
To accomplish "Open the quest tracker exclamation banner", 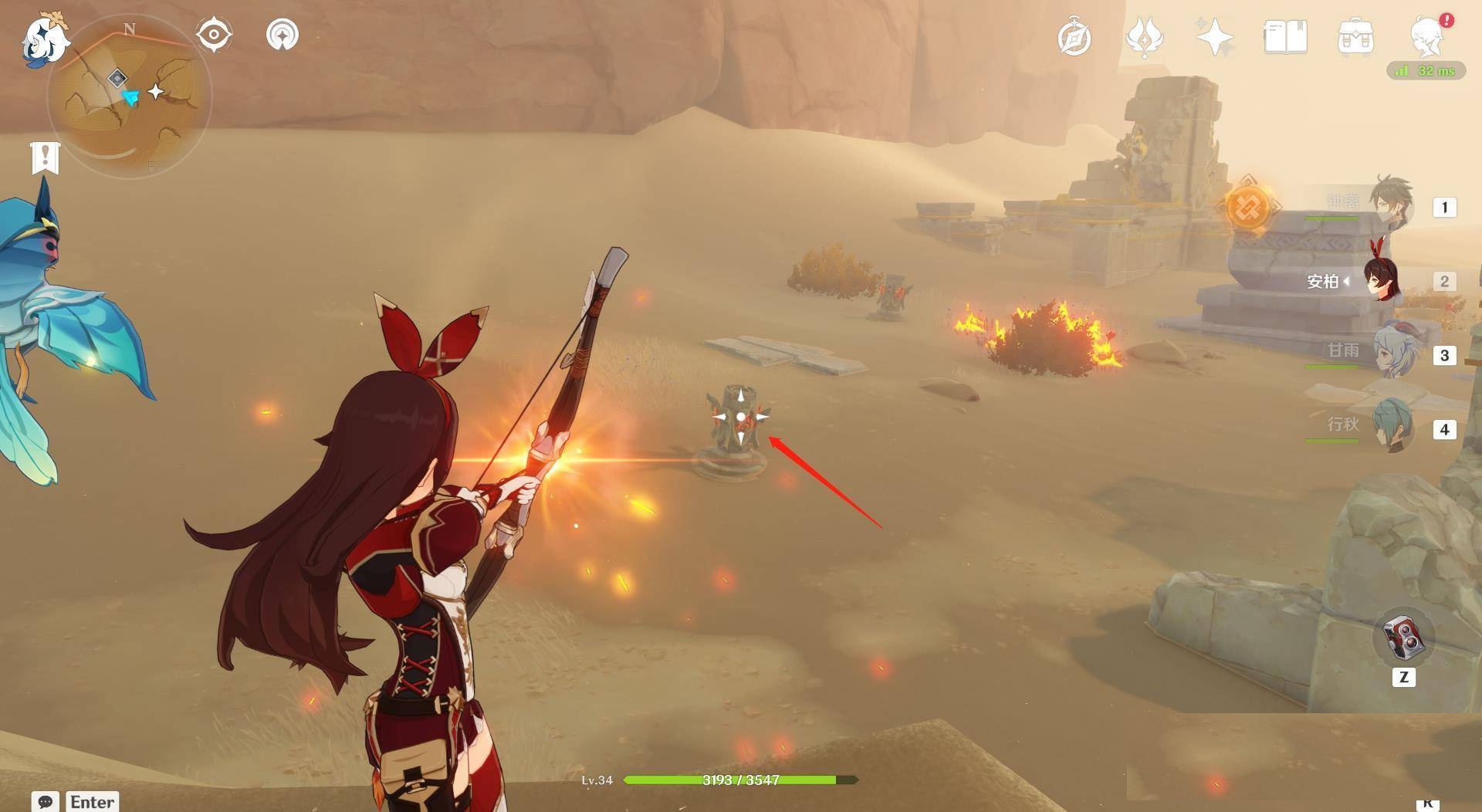I will click(x=46, y=157).
